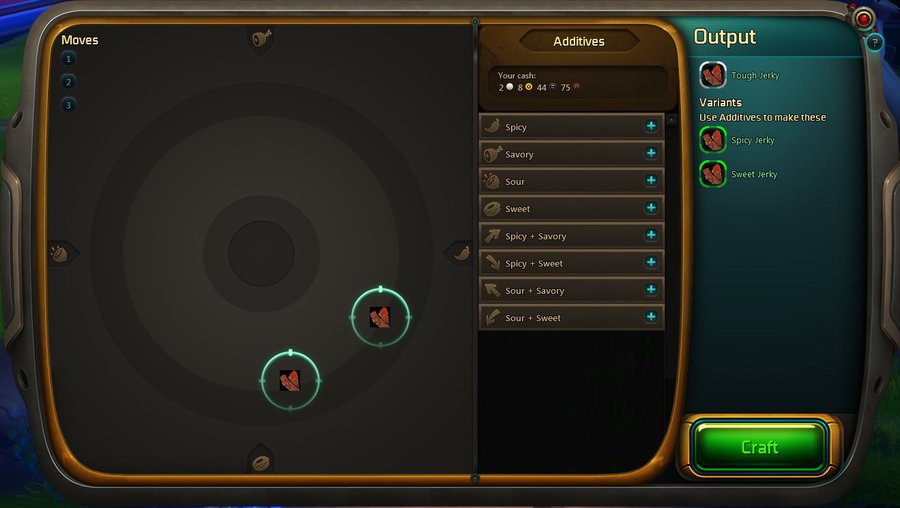The height and width of the screenshot is (508, 900).
Task: Choose the Spicy + Sweet additive
Action: (x=651, y=263)
